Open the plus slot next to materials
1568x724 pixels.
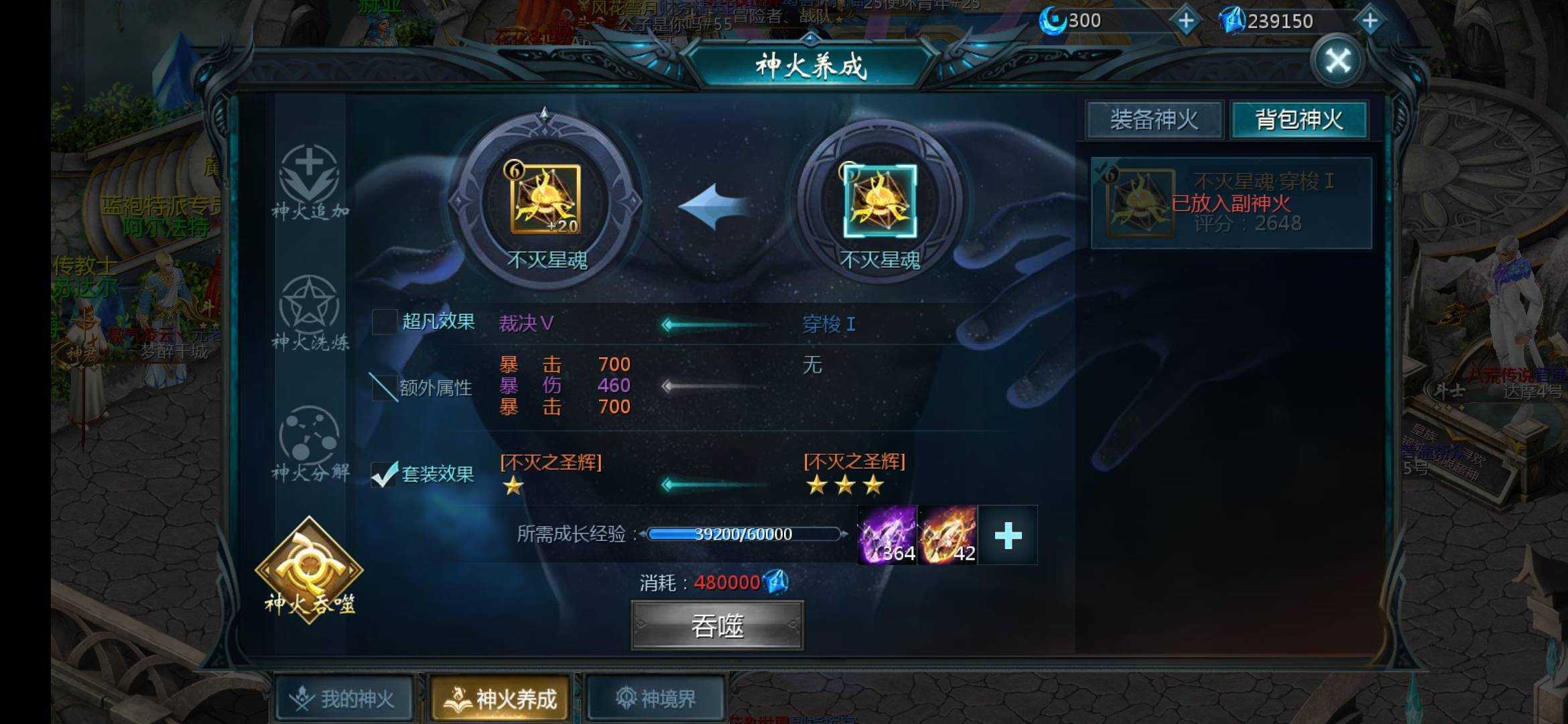tap(1006, 533)
